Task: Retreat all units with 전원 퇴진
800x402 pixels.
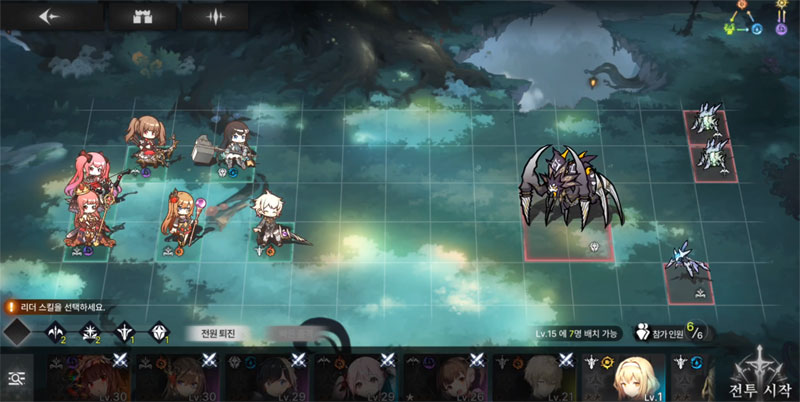Action: point(217,333)
